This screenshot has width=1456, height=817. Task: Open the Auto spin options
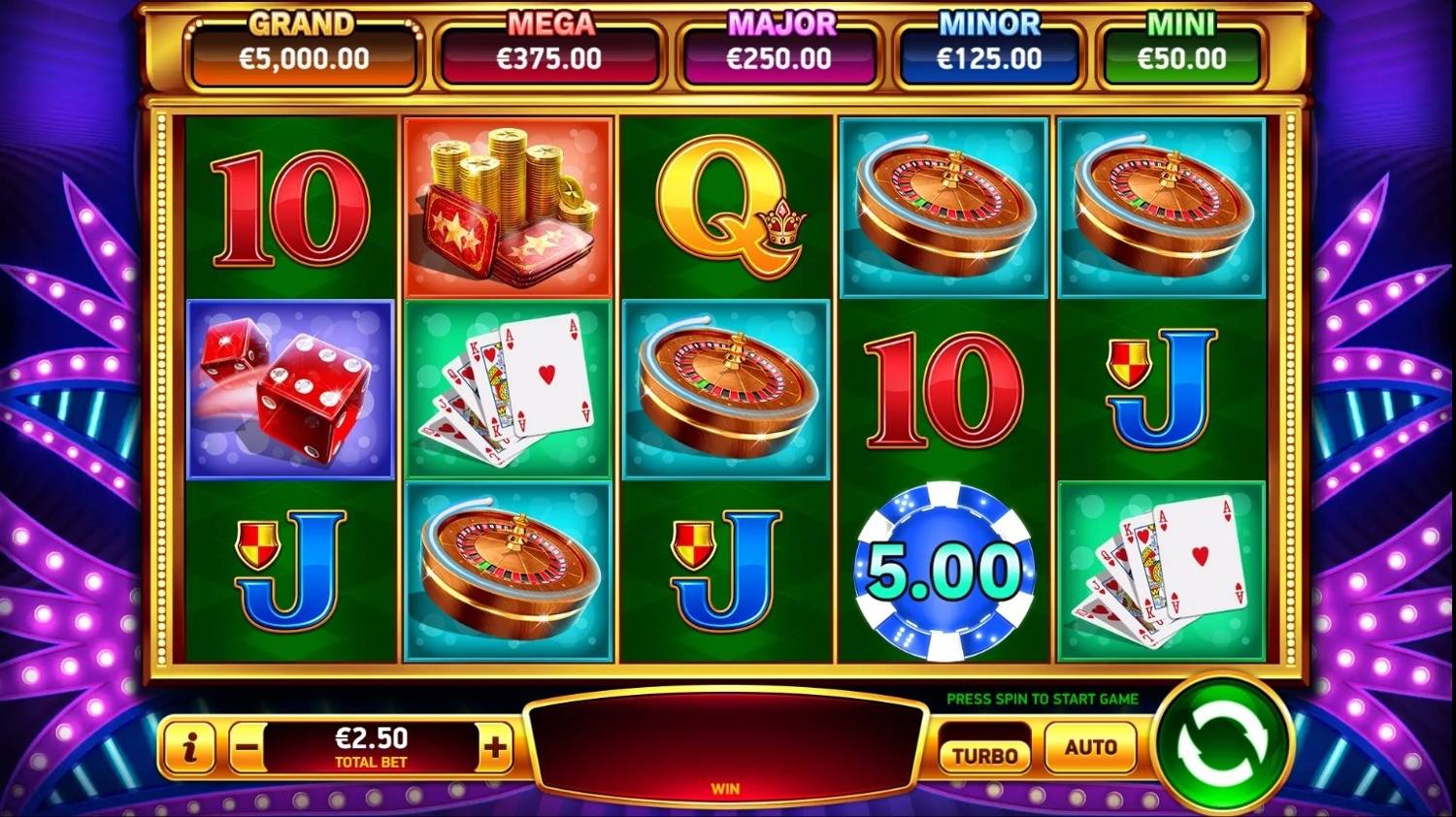coord(1090,747)
